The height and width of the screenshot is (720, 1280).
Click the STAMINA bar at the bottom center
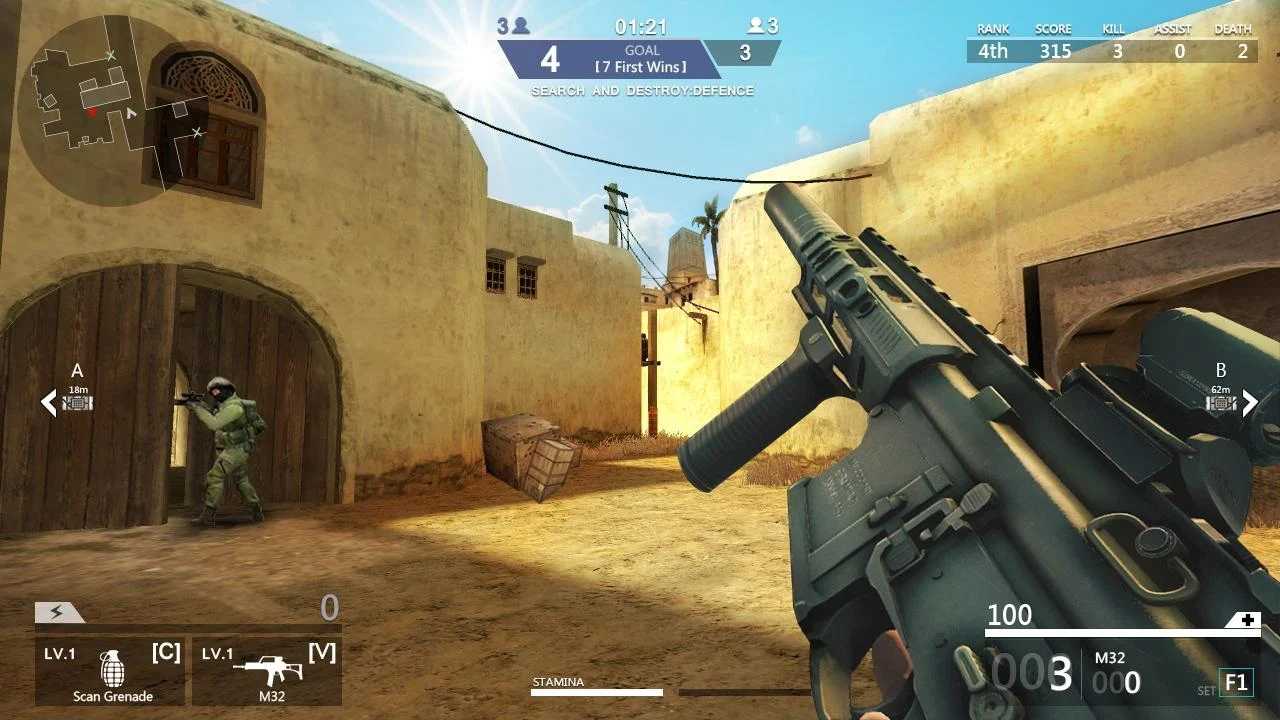coord(598,690)
